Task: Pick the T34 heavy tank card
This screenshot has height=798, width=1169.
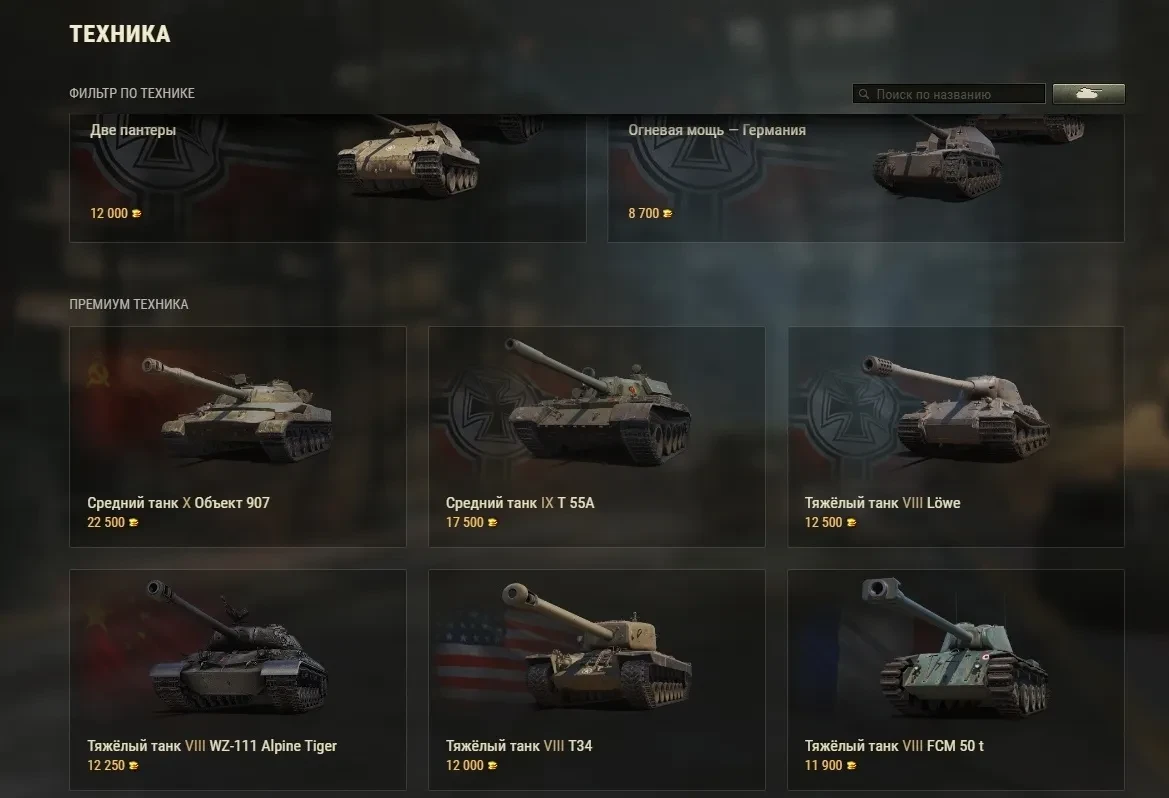Action: click(x=597, y=680)
